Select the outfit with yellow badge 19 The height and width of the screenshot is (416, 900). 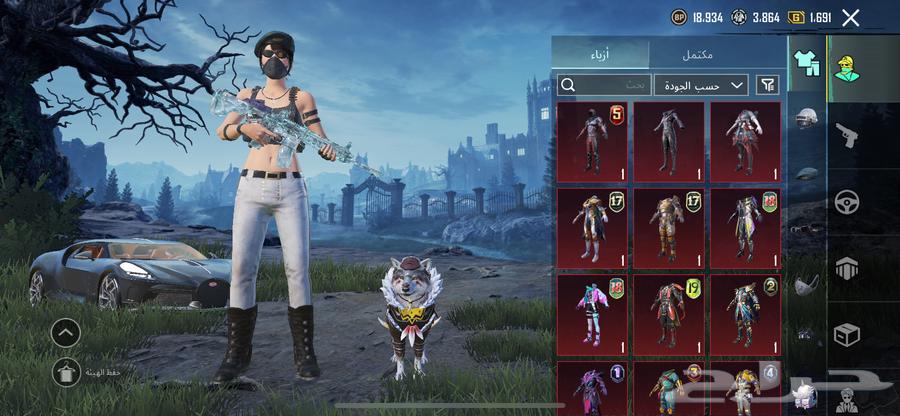tap(669, 314)
